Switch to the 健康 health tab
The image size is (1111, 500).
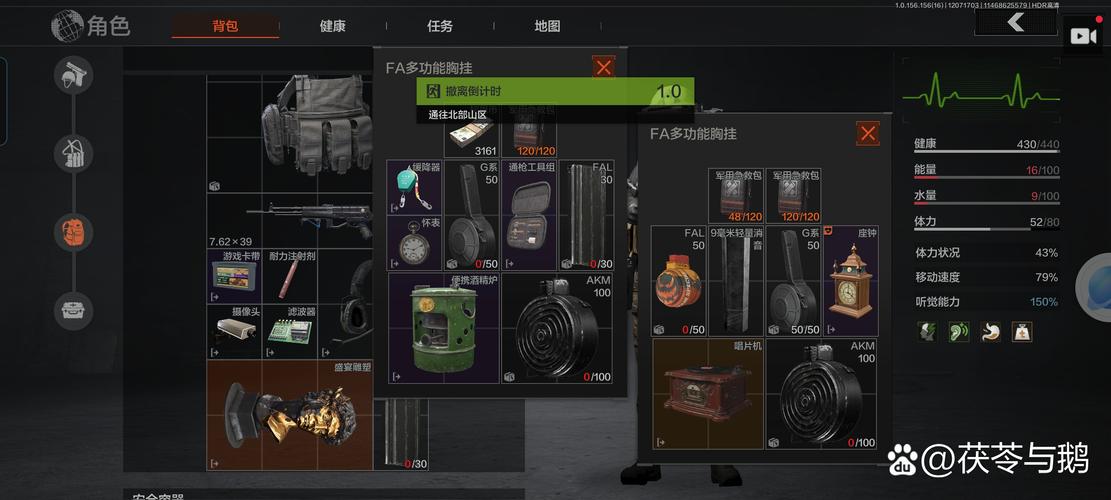333,26
